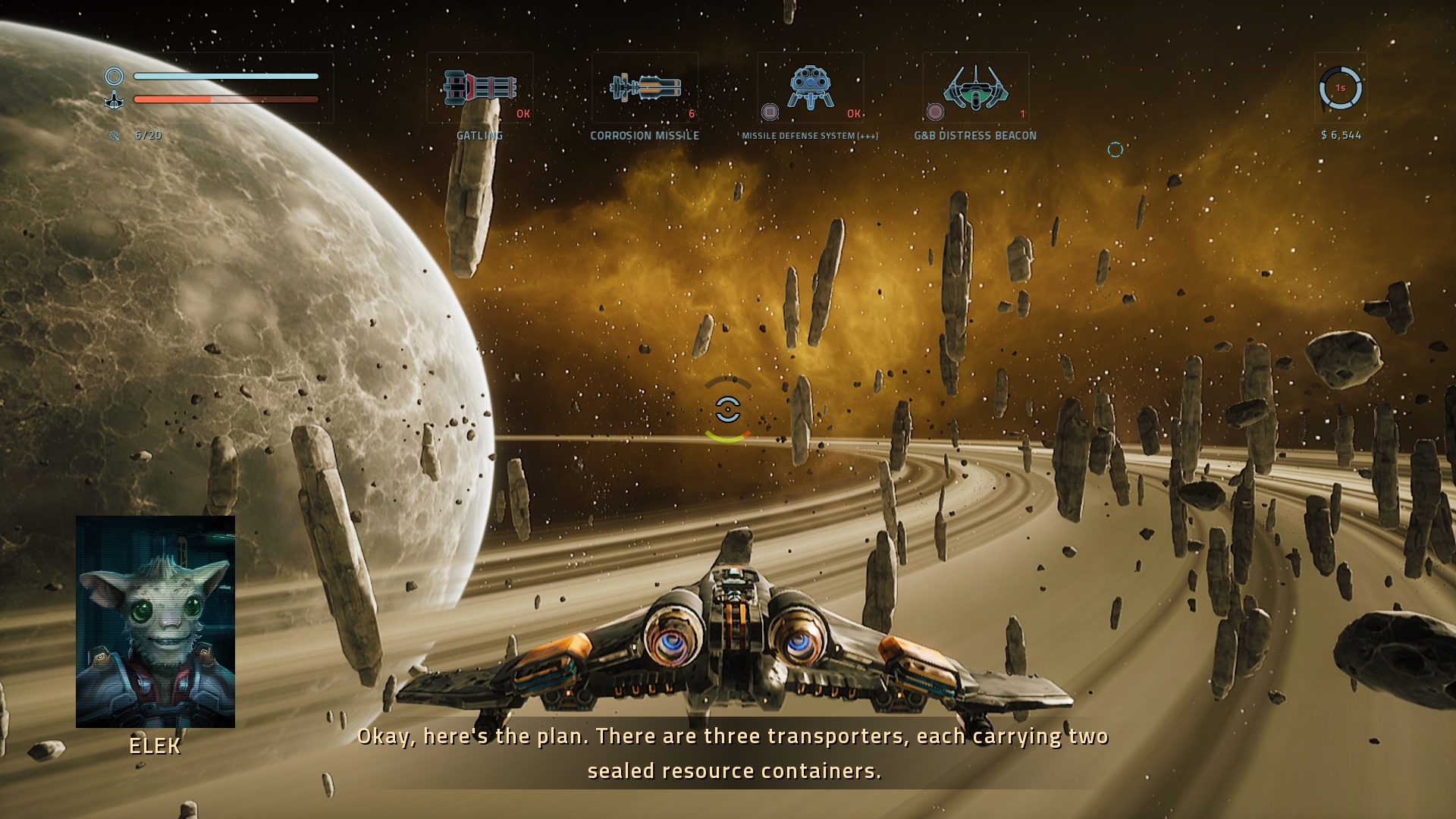Select the G&B Distress Beacon icon

(977, 87)
